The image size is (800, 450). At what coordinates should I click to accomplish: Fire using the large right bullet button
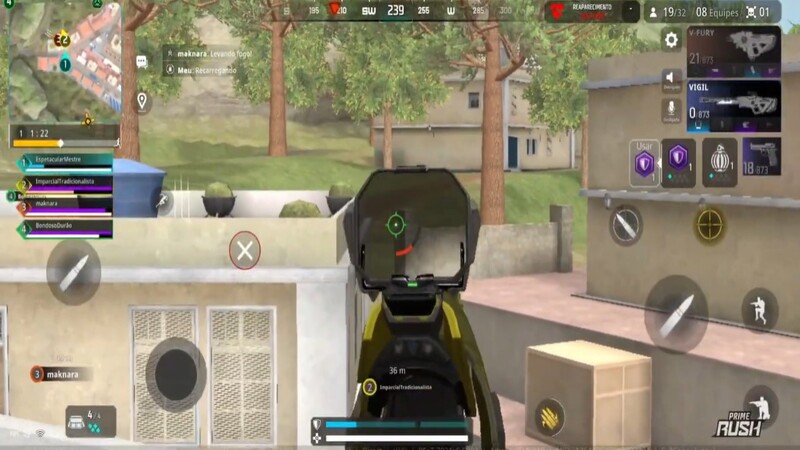pyautogui.click(x=676, y=312)
